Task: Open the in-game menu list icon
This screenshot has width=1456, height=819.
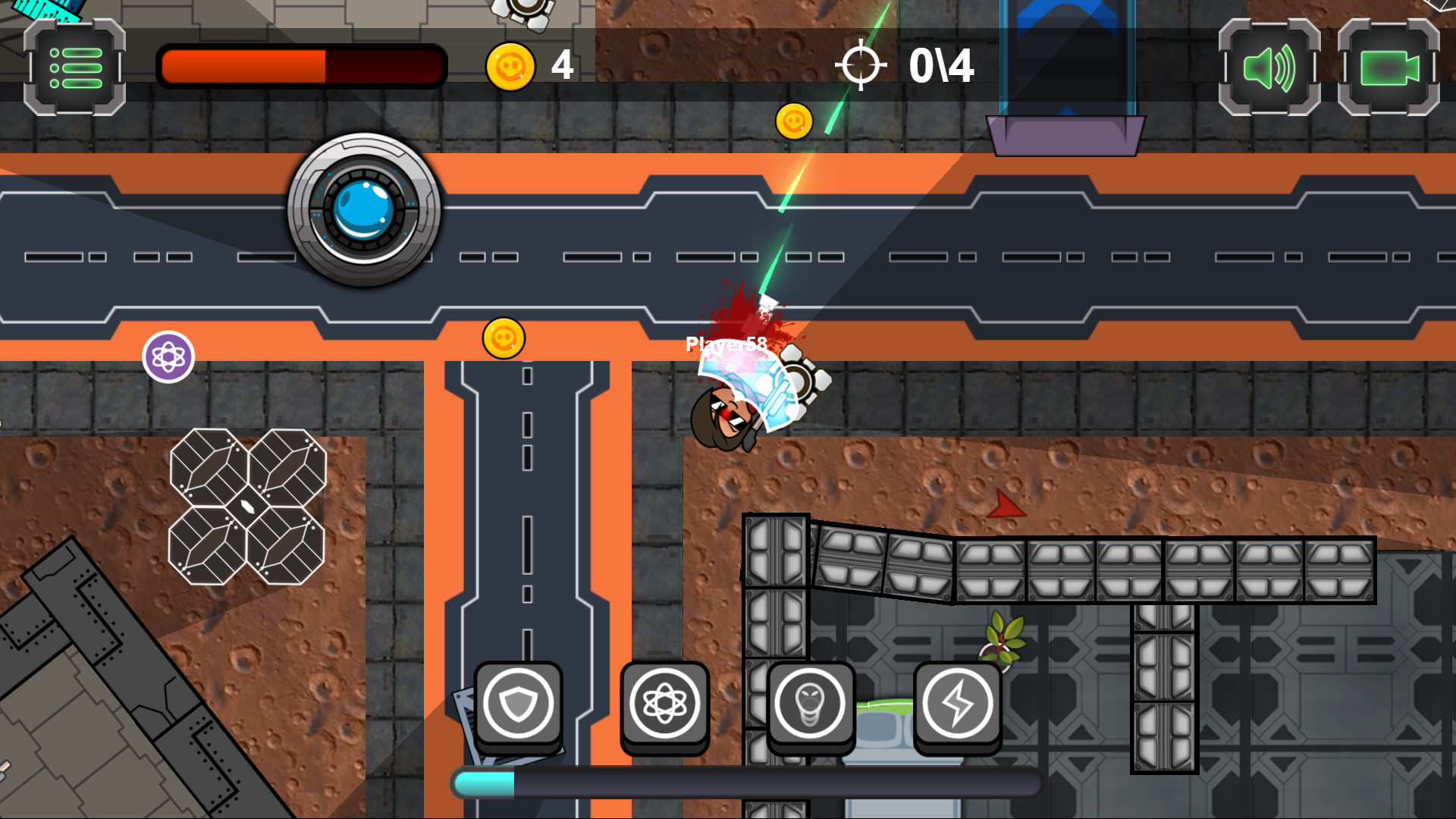Action: [74, 68]
